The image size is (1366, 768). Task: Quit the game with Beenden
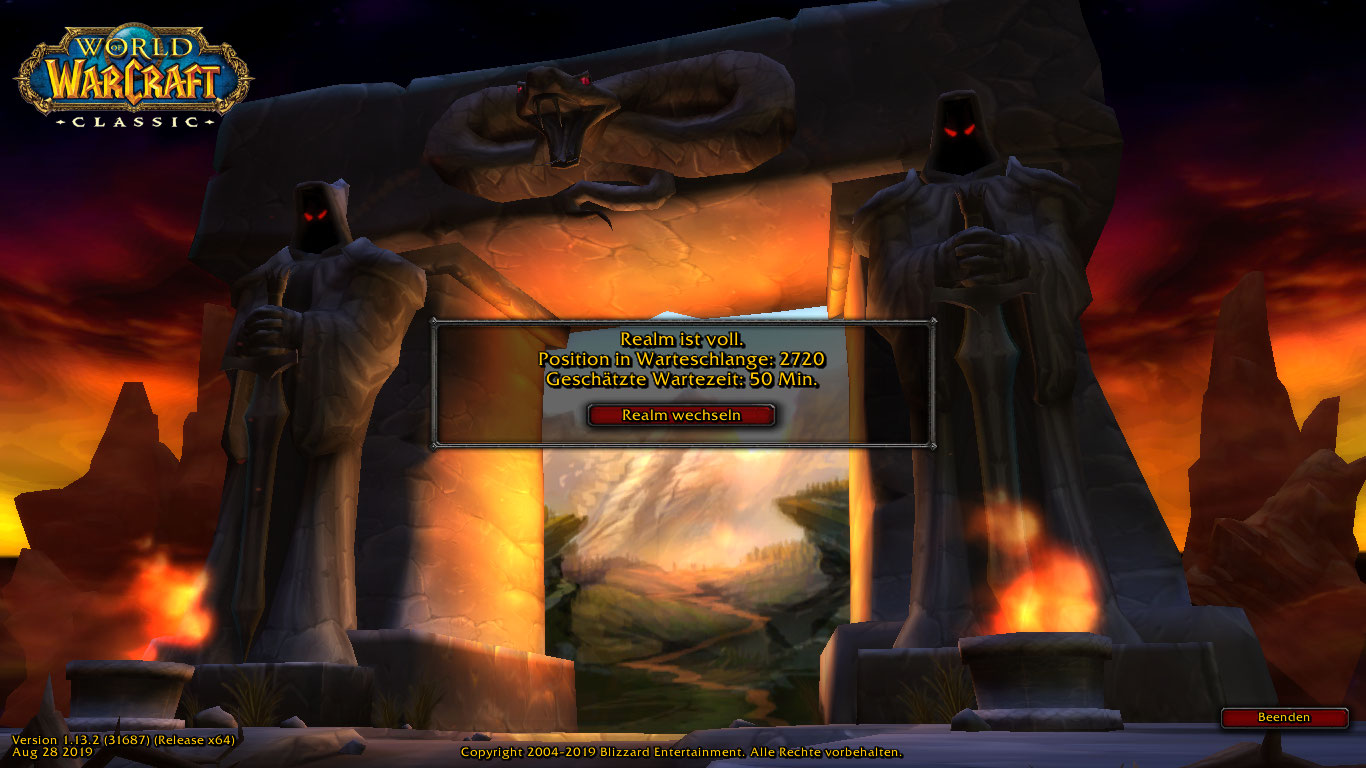pos(1284,717)
